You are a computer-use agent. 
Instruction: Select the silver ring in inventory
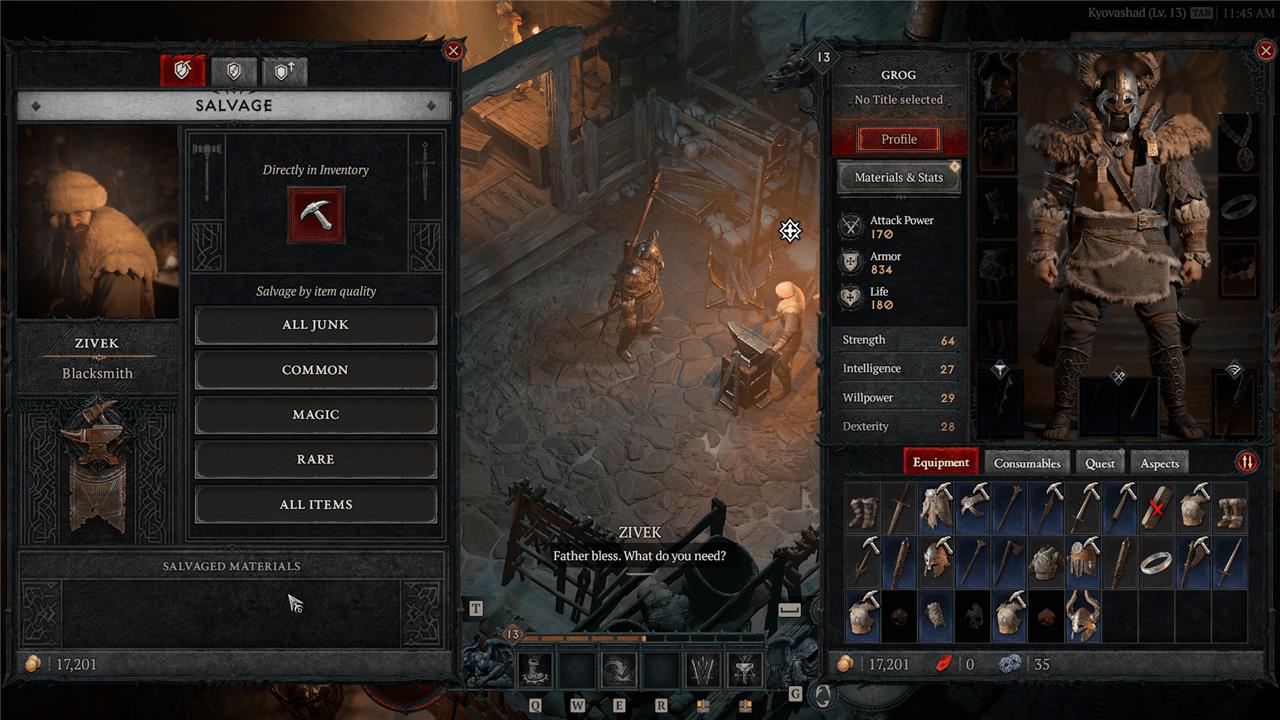[1157, 561]
